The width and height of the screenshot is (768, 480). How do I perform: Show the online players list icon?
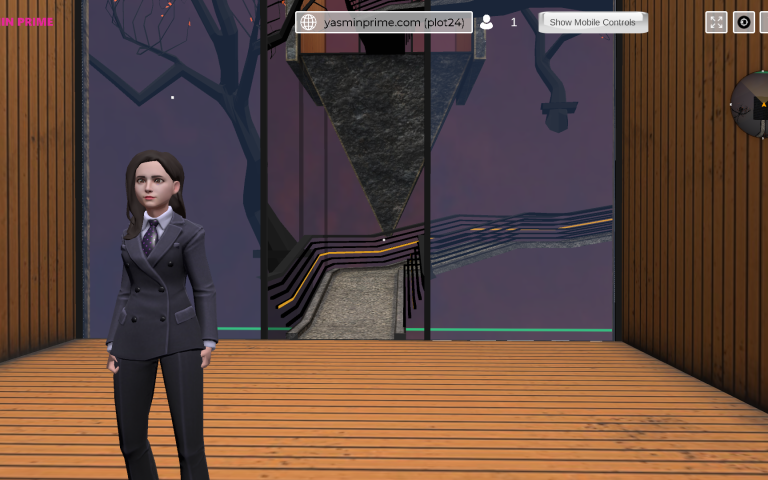(x=487, y=22)
